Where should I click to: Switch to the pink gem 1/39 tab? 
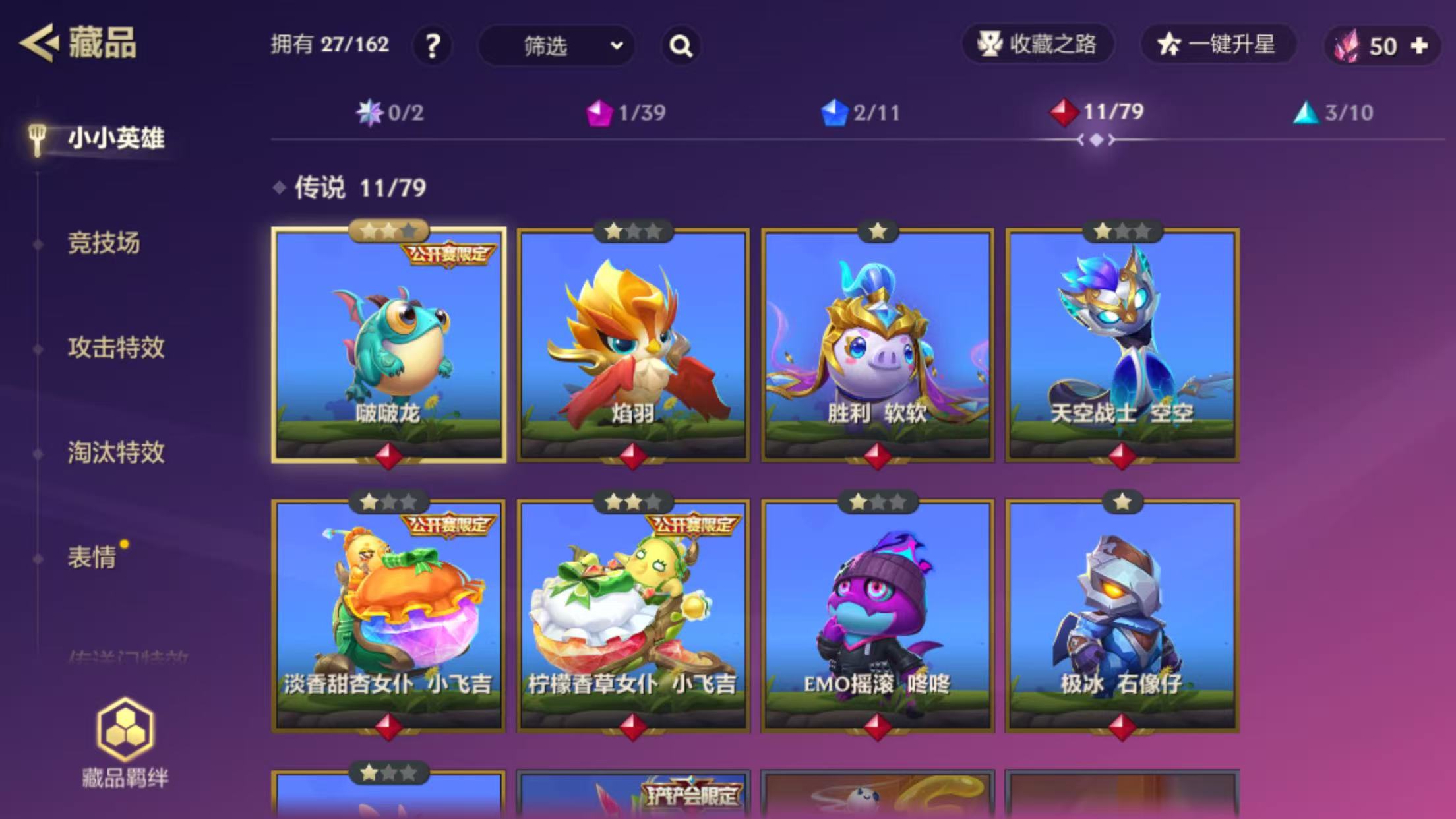pyautogui.click(x=626, y=113)
